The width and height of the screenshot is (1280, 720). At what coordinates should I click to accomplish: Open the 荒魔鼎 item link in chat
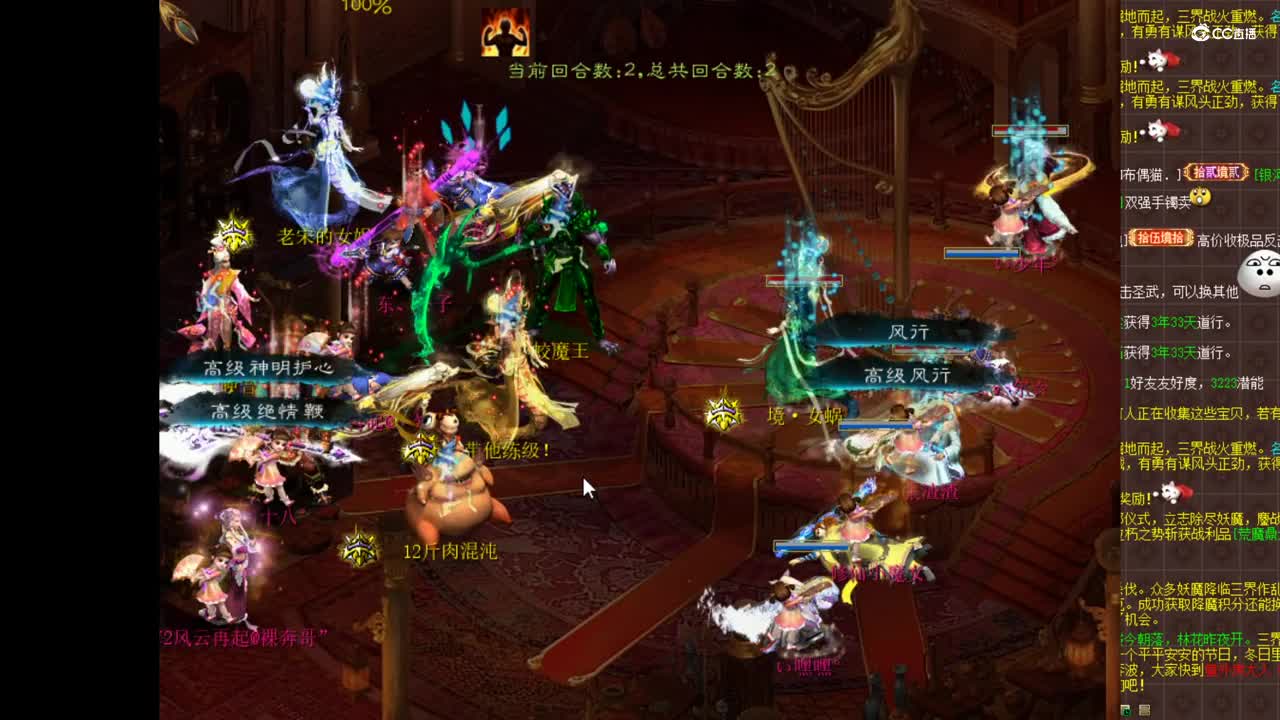tap(1256, 533)
